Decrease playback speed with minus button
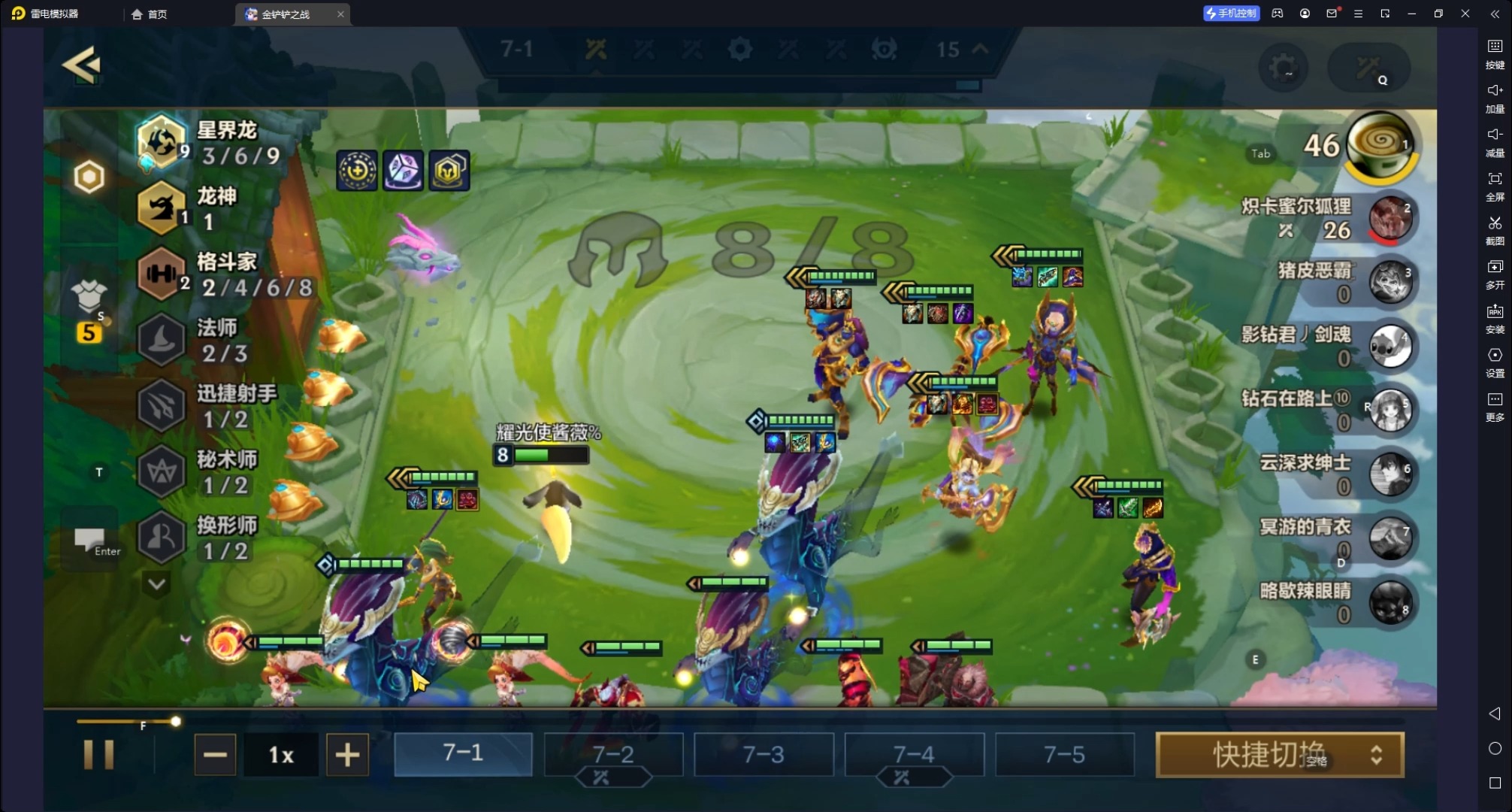The width and height of the screenshot is (1512, 812). point(215,754)
